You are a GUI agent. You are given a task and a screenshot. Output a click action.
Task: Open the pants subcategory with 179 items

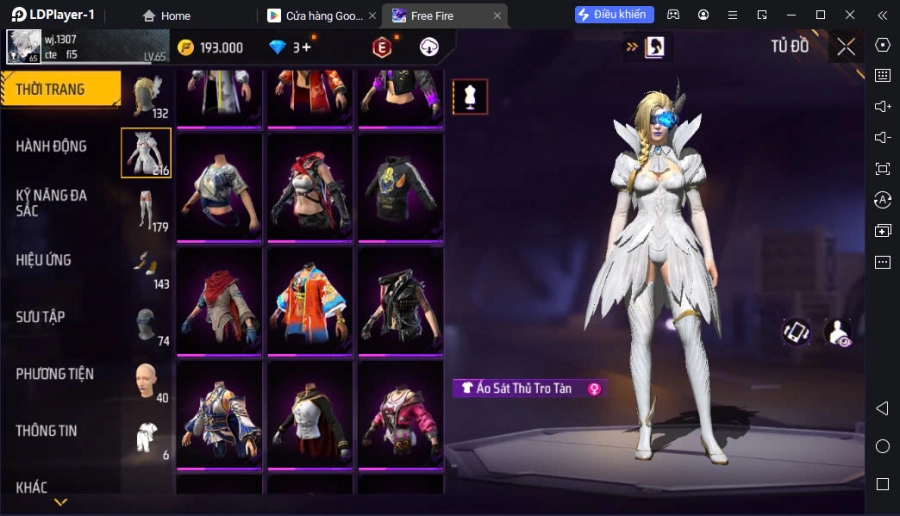point(147,210)
